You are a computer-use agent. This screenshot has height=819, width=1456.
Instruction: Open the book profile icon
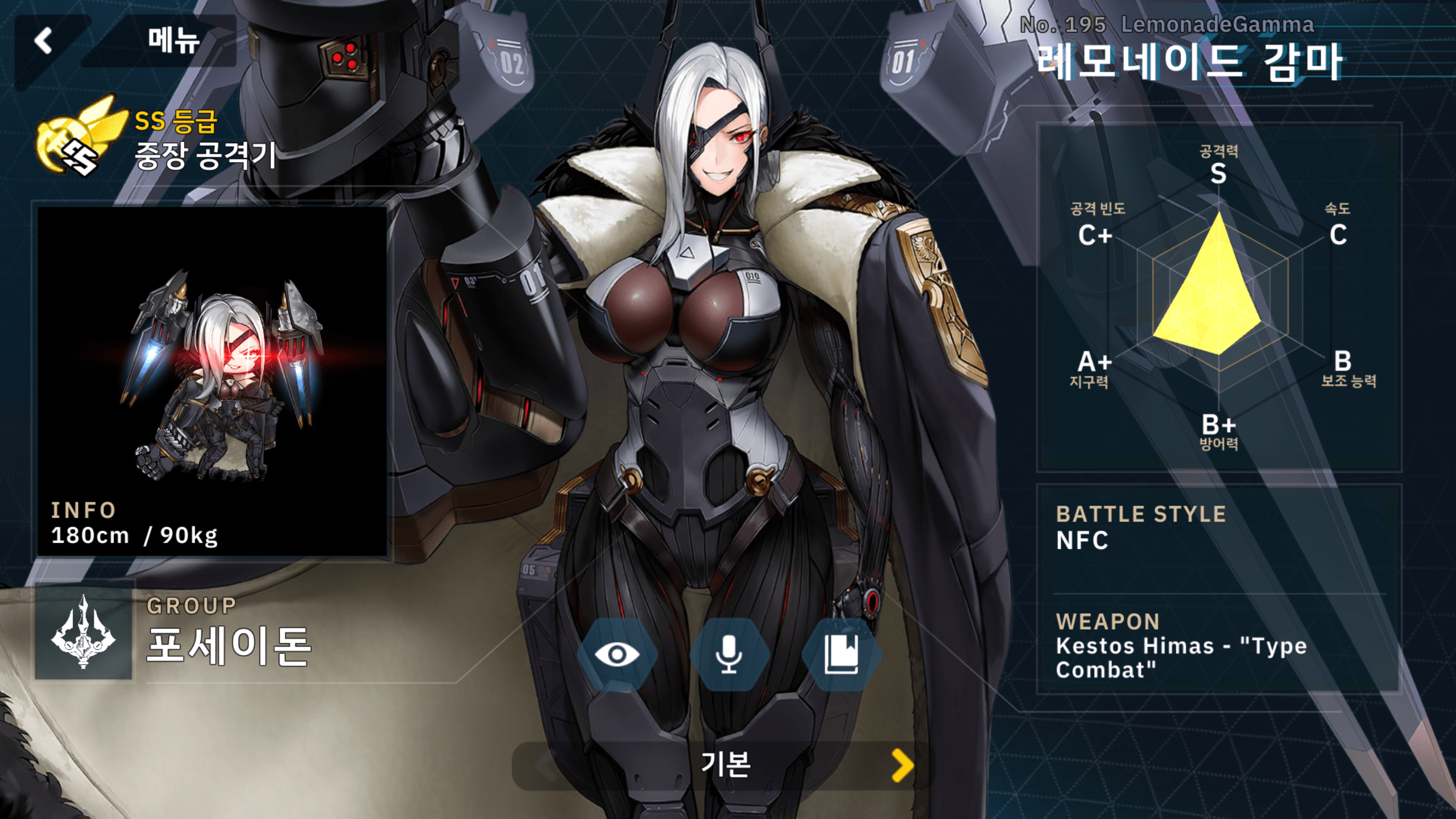[841, 654]
